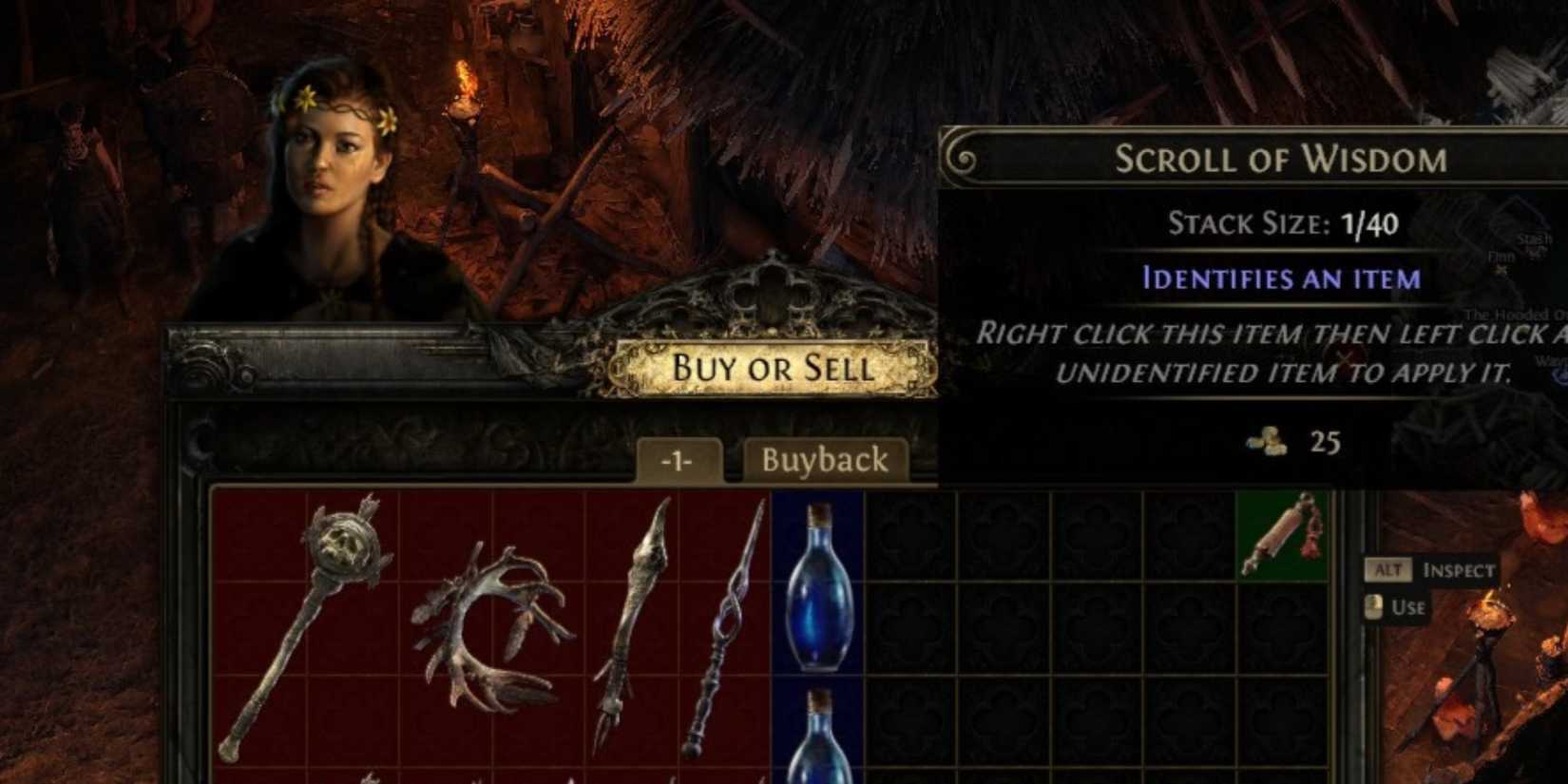Select the Scroll of Wisdom in the green slot

(1283, 537)
